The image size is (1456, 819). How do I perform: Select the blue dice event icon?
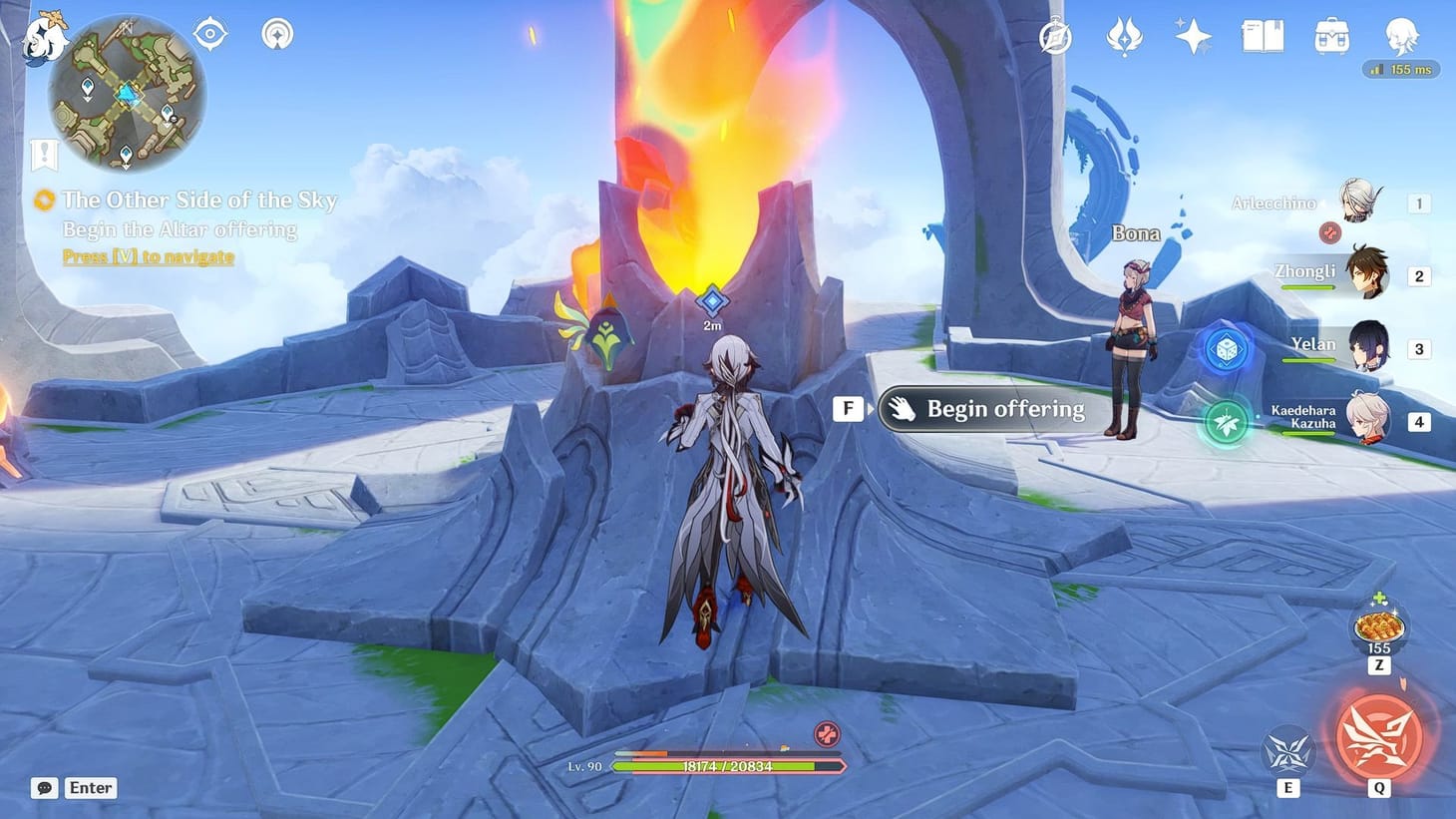1225,349
